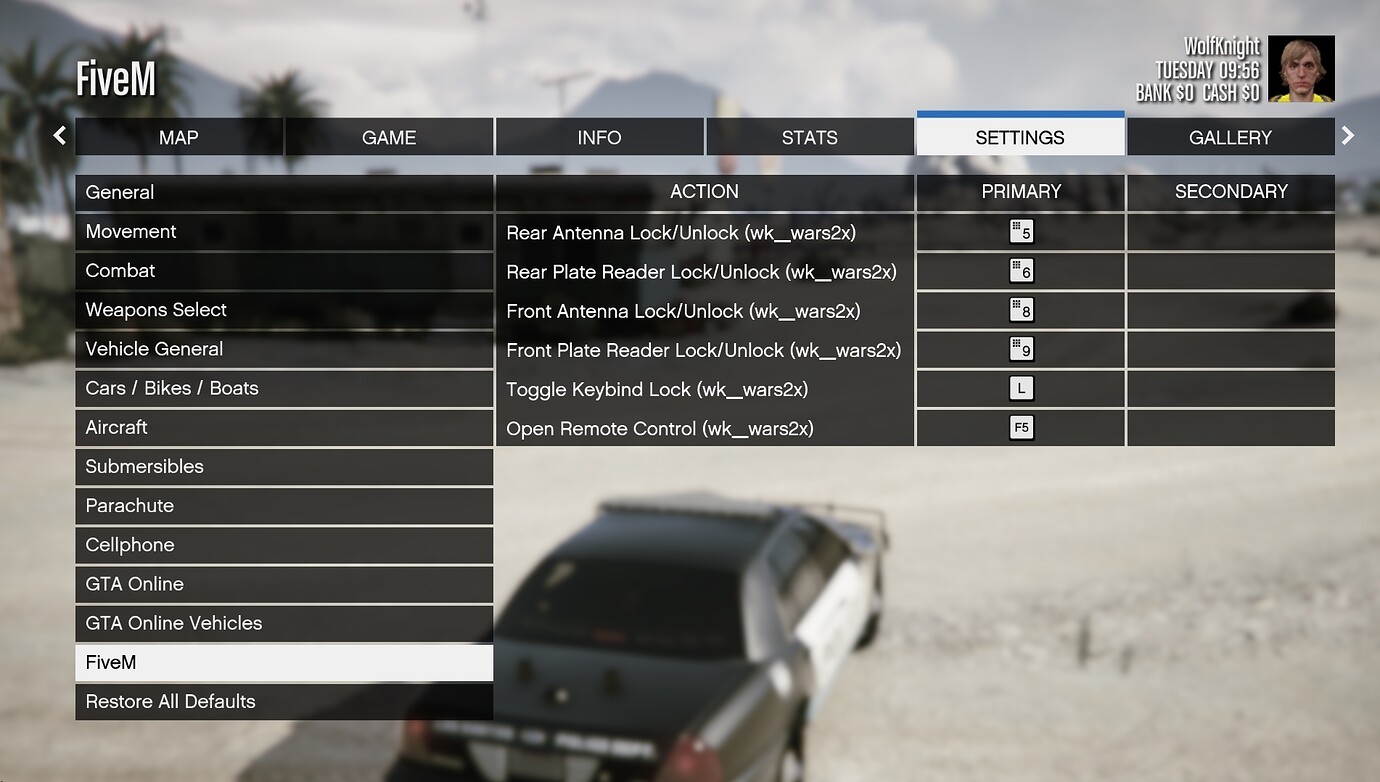Select Vehicle General settings
This screenshot has height=782, width=1380.
point(284,349)
